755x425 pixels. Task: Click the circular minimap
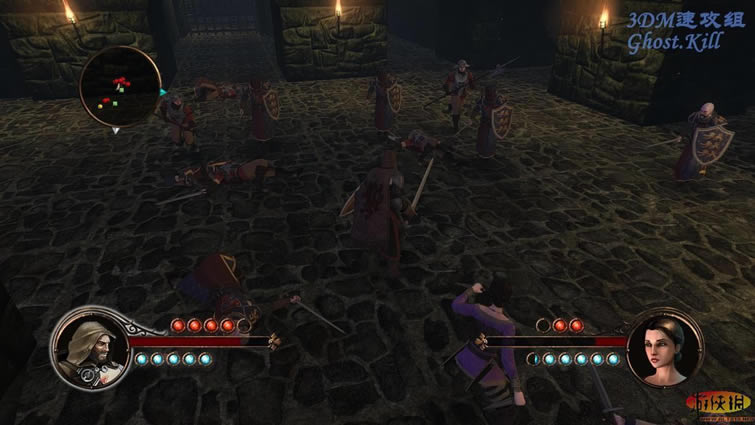(x=119, y=86)
